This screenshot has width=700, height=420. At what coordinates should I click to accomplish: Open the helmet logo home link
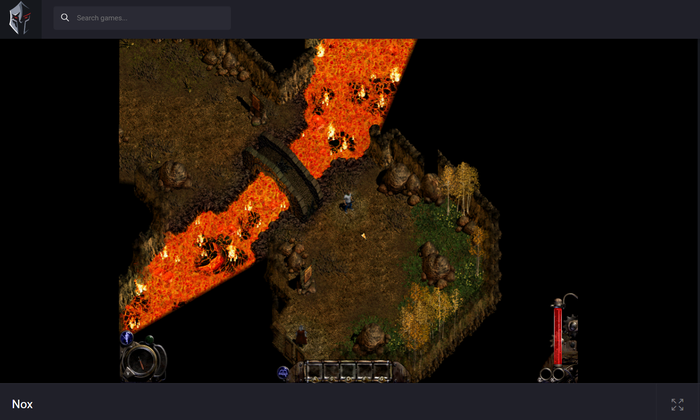tap(20, 18)
